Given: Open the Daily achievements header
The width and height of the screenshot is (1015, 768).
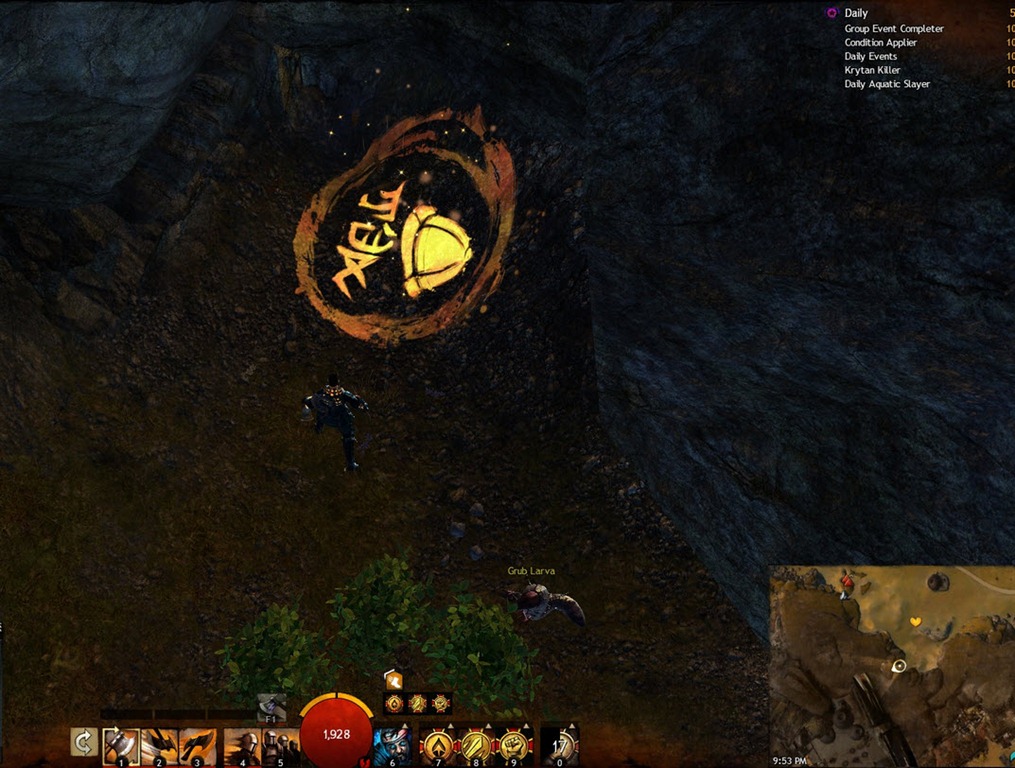Looking at the screenshot, I should (856, 13).
